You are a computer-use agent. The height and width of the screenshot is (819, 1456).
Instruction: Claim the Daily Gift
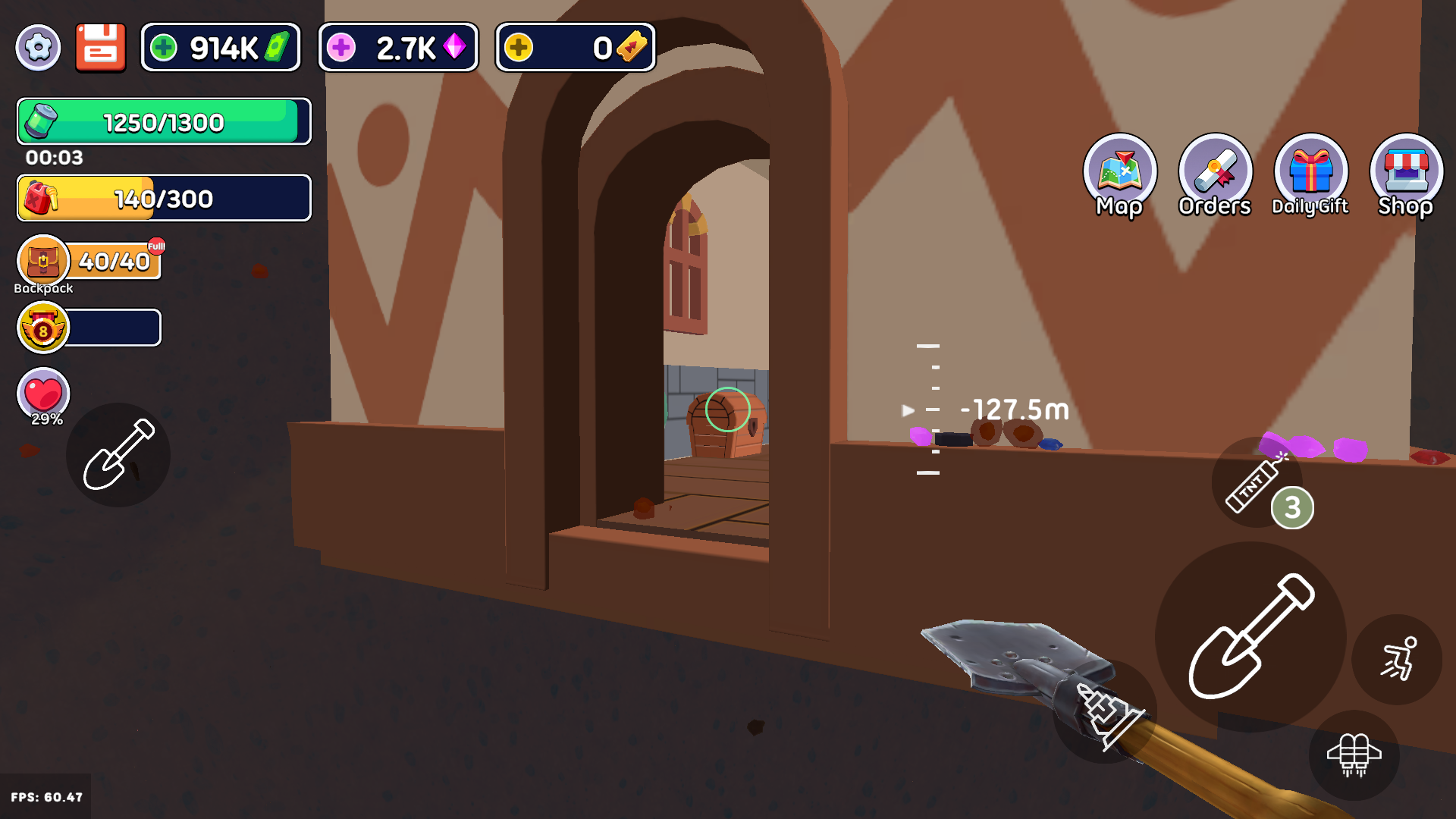(x=1310, y=176)
